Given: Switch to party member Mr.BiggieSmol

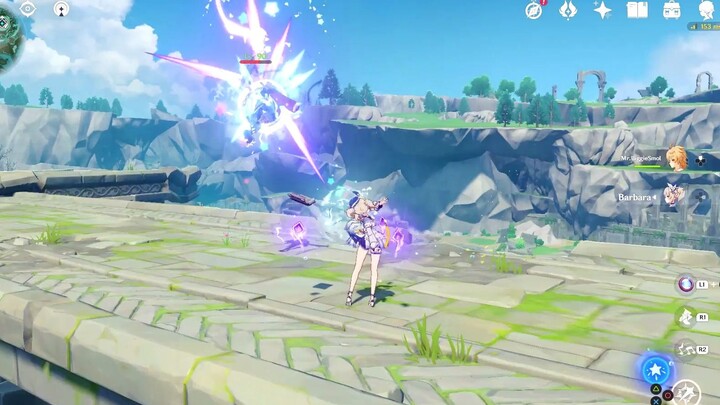Looking at the screenshot, I should point(677,158).
